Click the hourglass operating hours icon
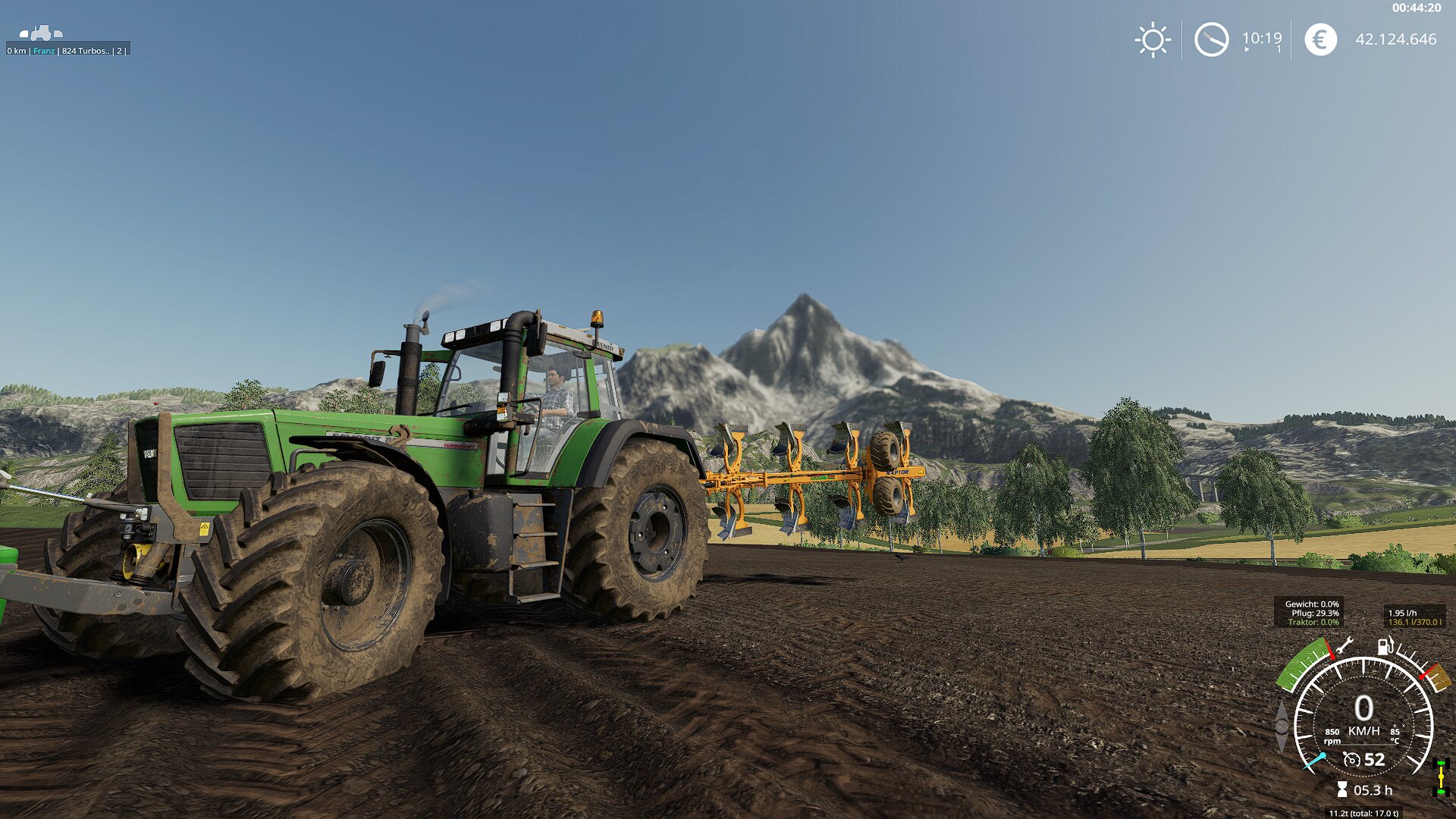The image size is (1456, 819). click(x=1342, y=790)
